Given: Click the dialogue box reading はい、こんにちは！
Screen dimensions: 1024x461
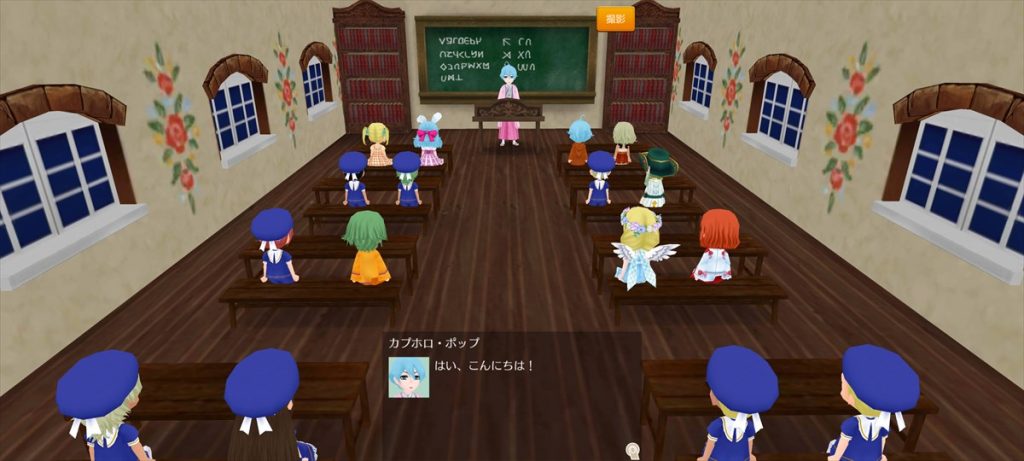Looking at the screenshot, I should (x=512, y=390).
